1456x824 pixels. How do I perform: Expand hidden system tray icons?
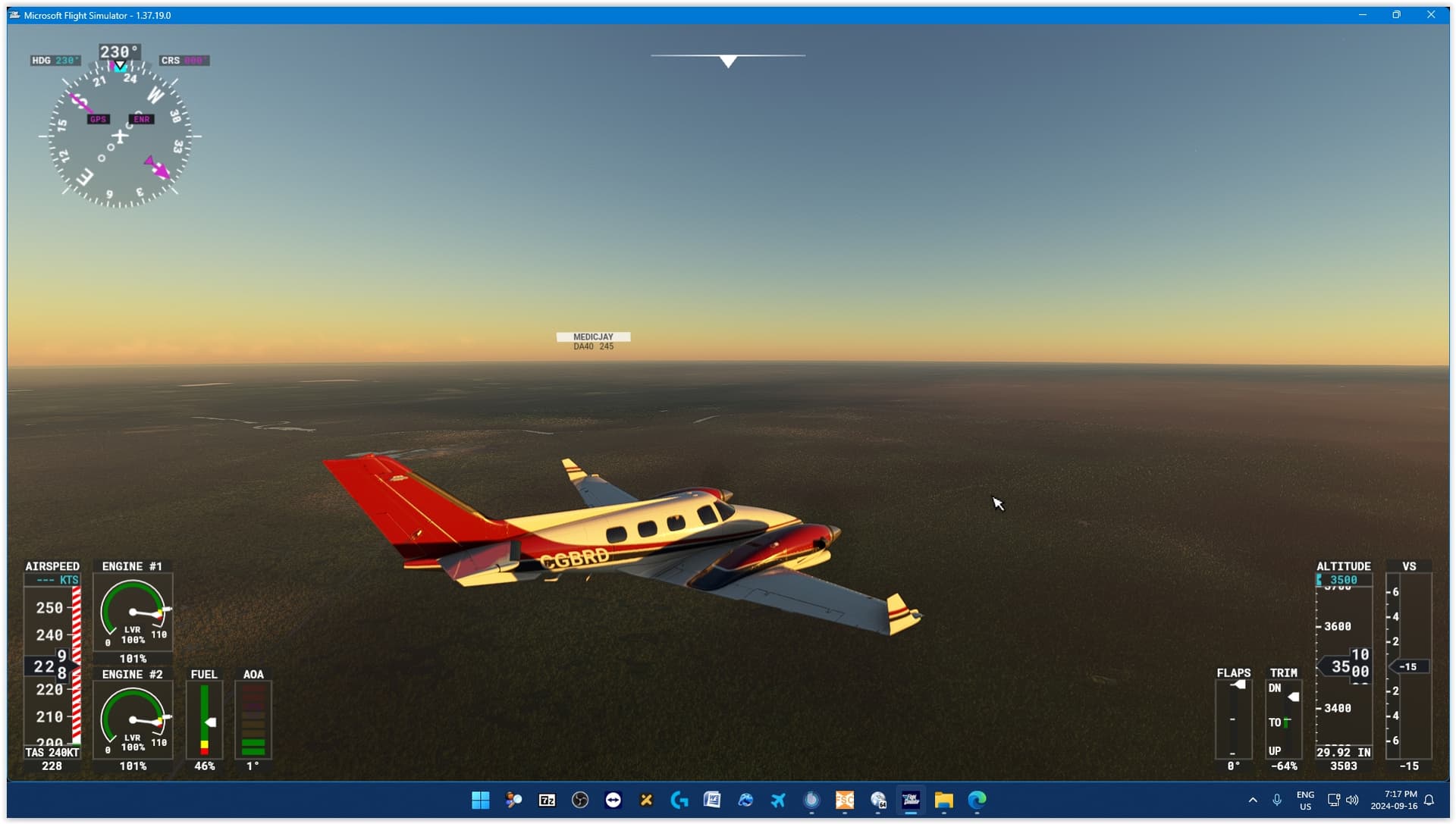1253,801
